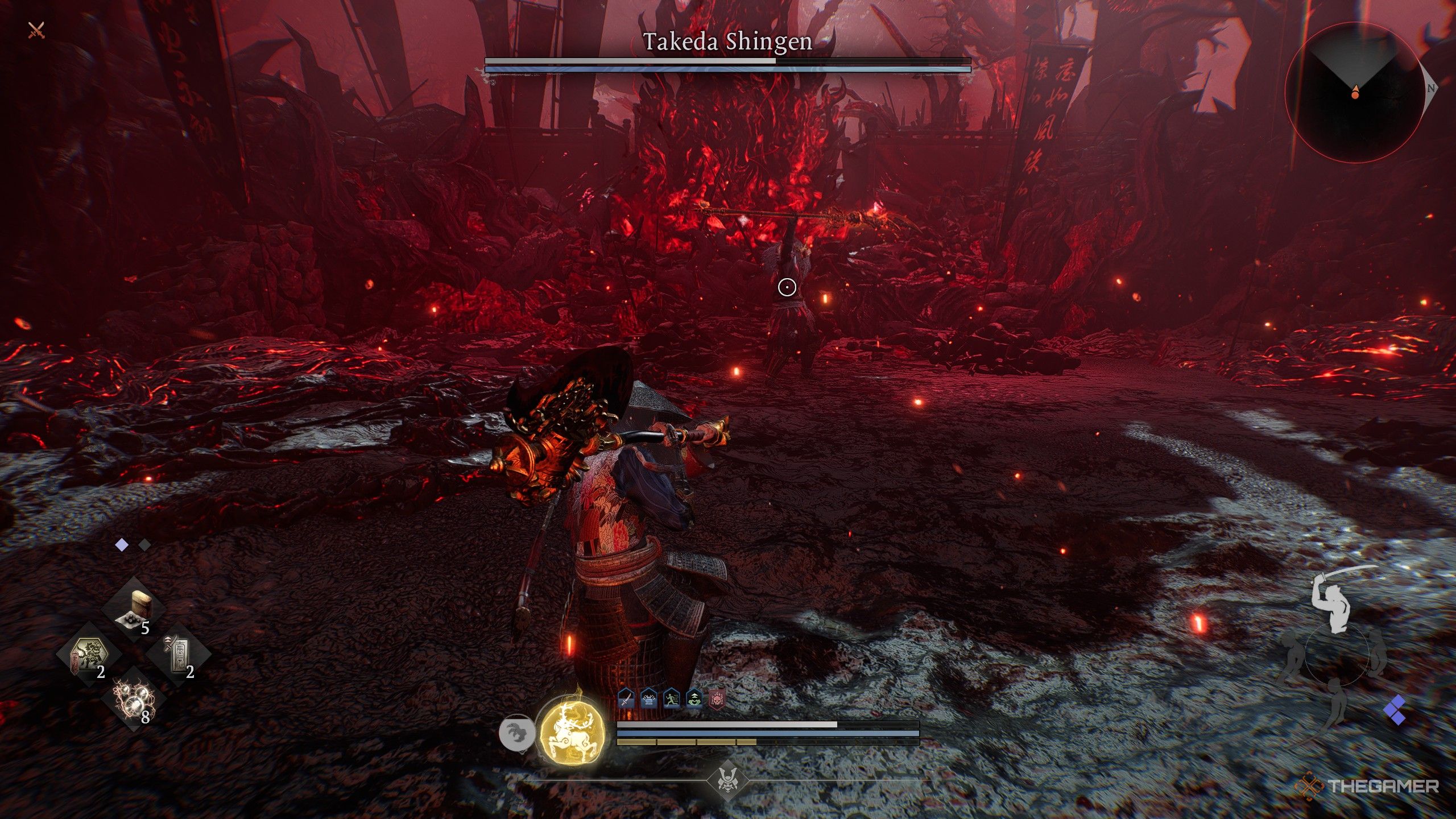Inspect the green meditating figure buff icon
1456x819 pixels.
[x=694, y=698]
